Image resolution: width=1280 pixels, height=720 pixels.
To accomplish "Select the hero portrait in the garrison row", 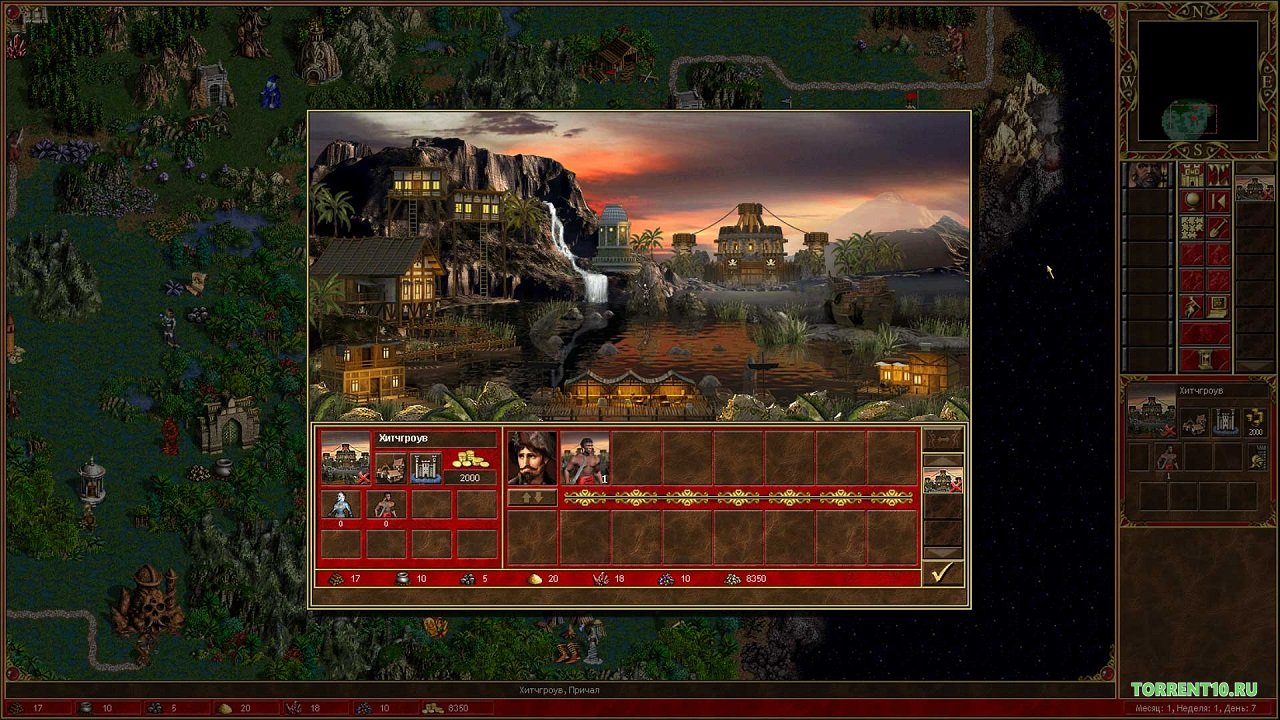I will pyautogui.click(x=532, y=458).
